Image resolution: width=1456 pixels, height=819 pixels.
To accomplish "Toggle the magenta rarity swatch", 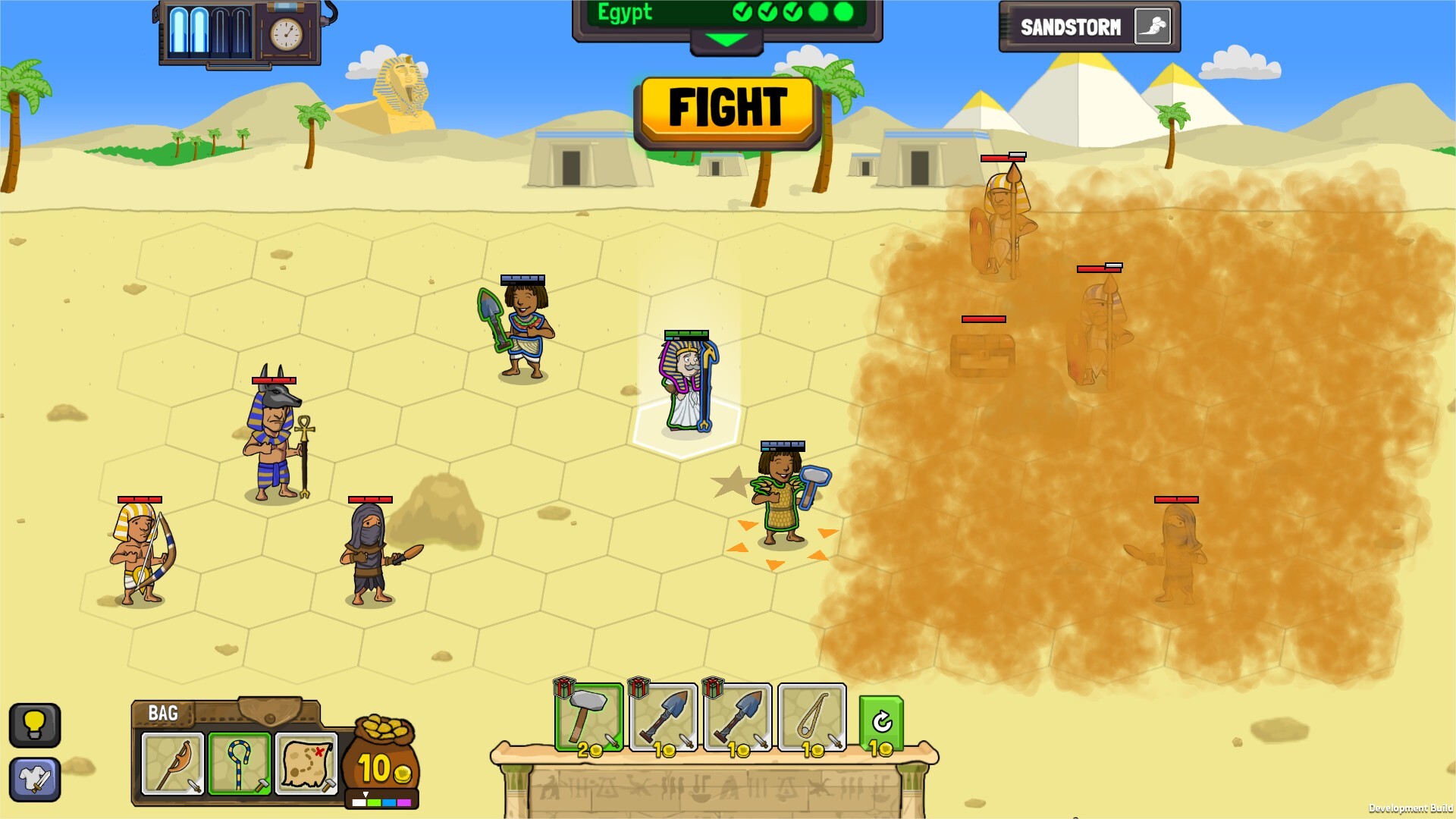I will click(403, 804).
